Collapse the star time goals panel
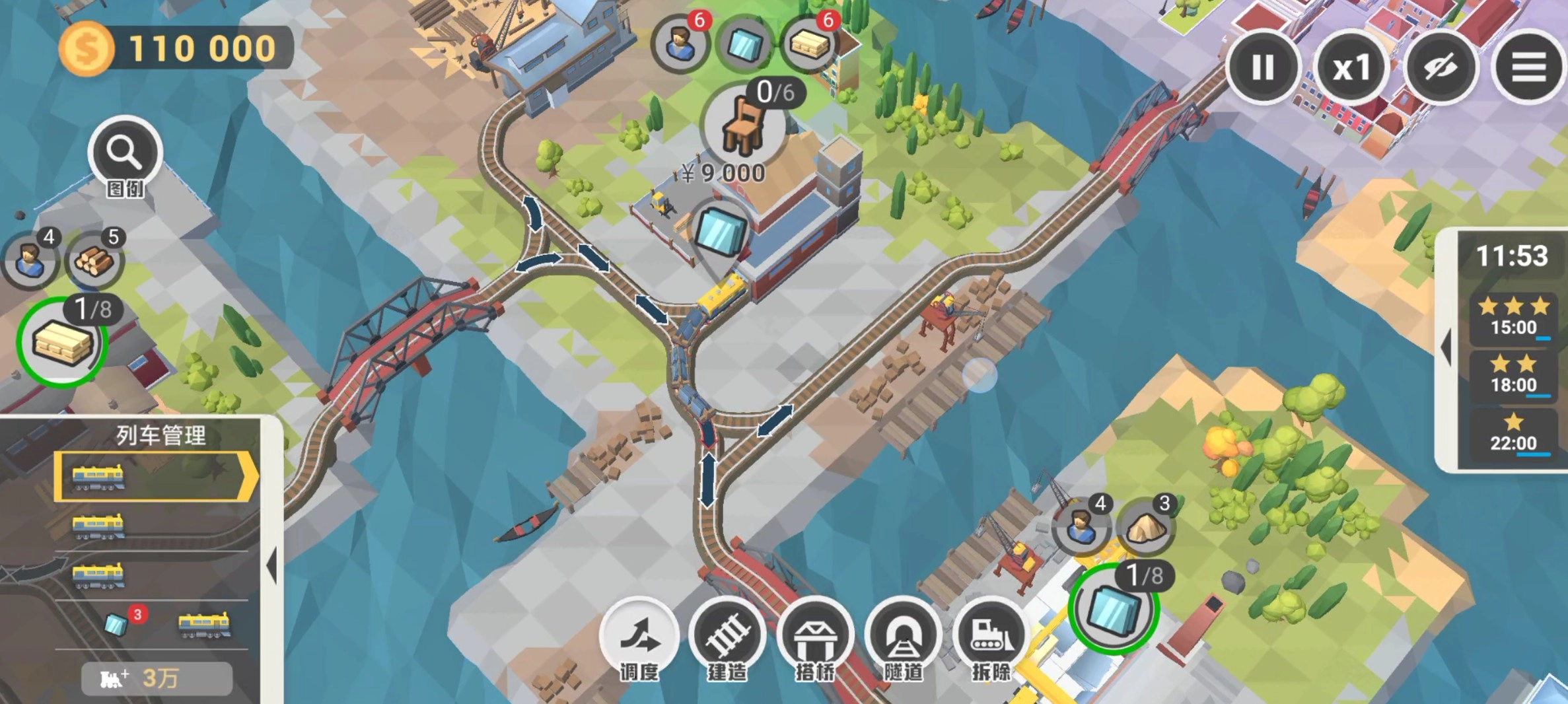The height and width of the screenshot is (704, 1568). click(1446, 347)
